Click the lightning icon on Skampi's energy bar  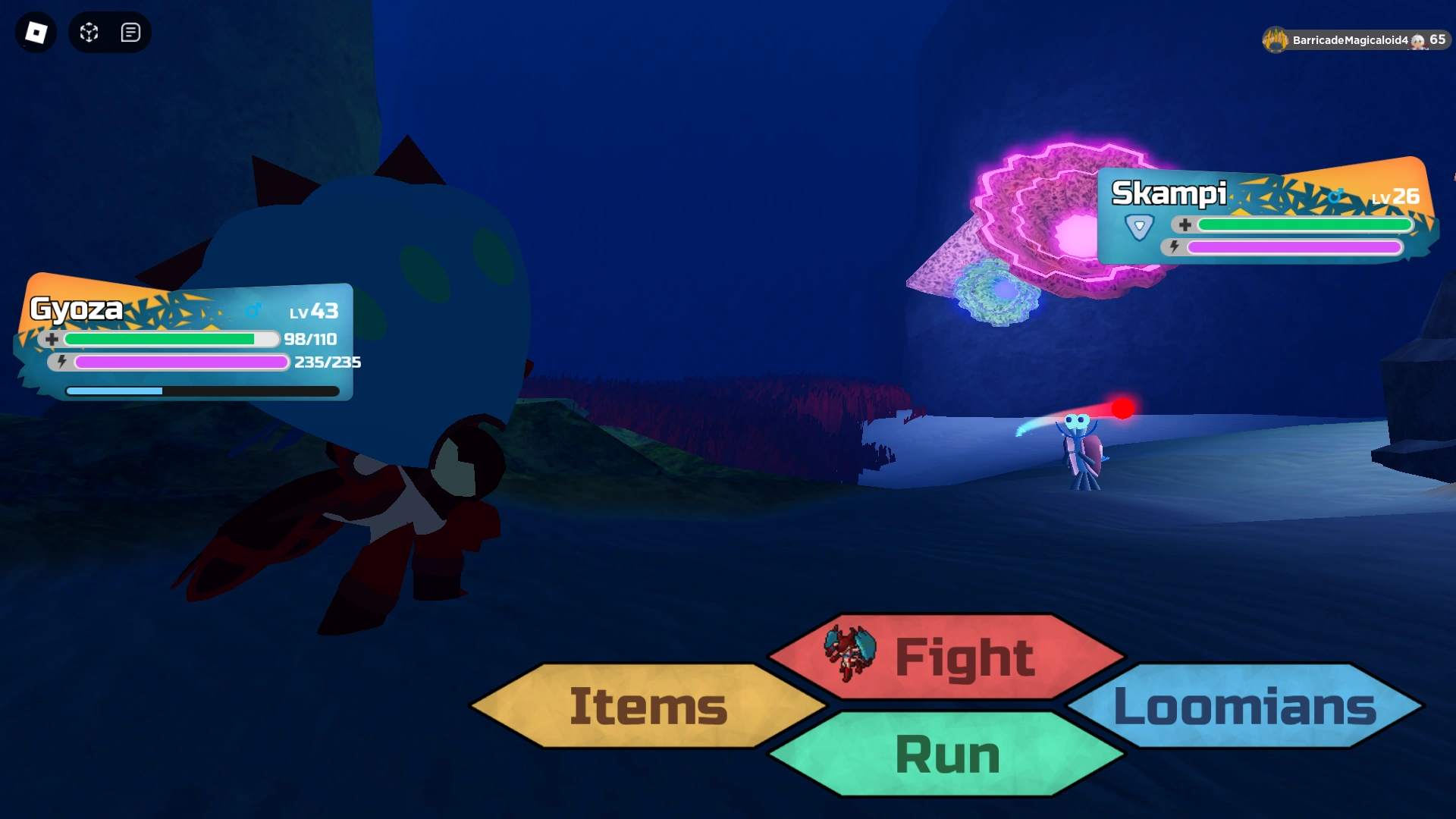coord(1174,247)
